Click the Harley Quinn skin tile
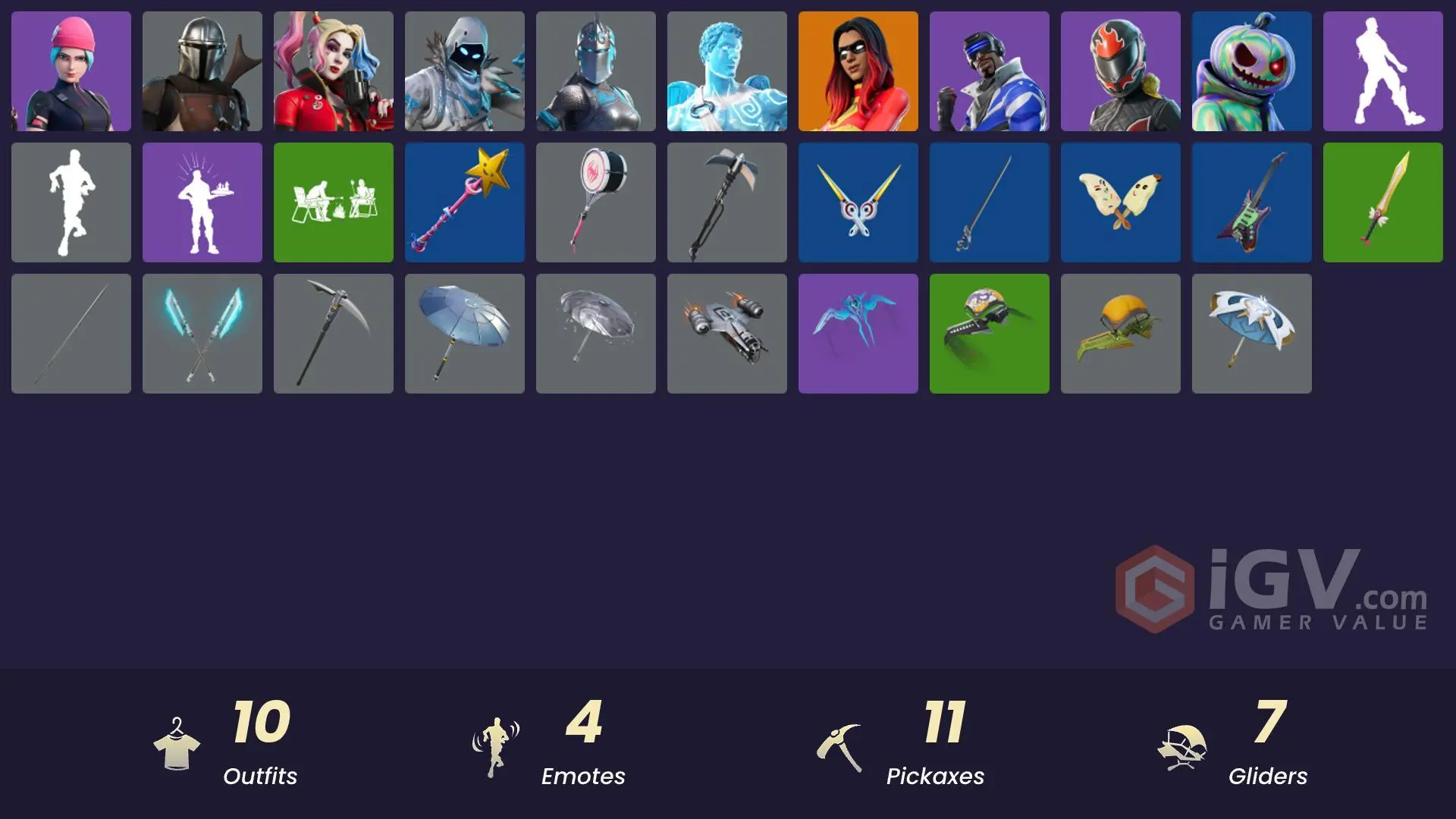The height and width of the screenshot is (819, 1456). 333,71
